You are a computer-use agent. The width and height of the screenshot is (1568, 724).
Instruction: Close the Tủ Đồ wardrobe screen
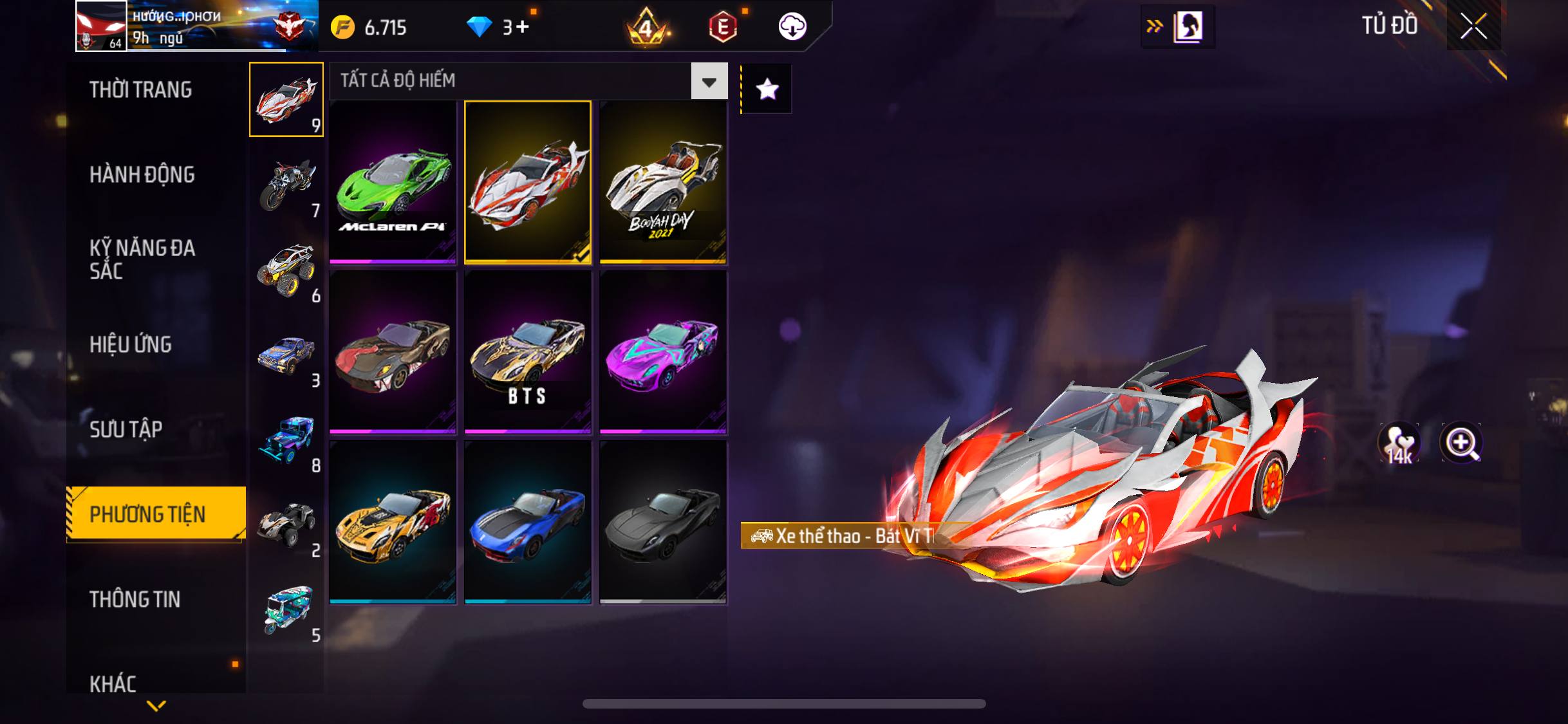pos(1473,26)
